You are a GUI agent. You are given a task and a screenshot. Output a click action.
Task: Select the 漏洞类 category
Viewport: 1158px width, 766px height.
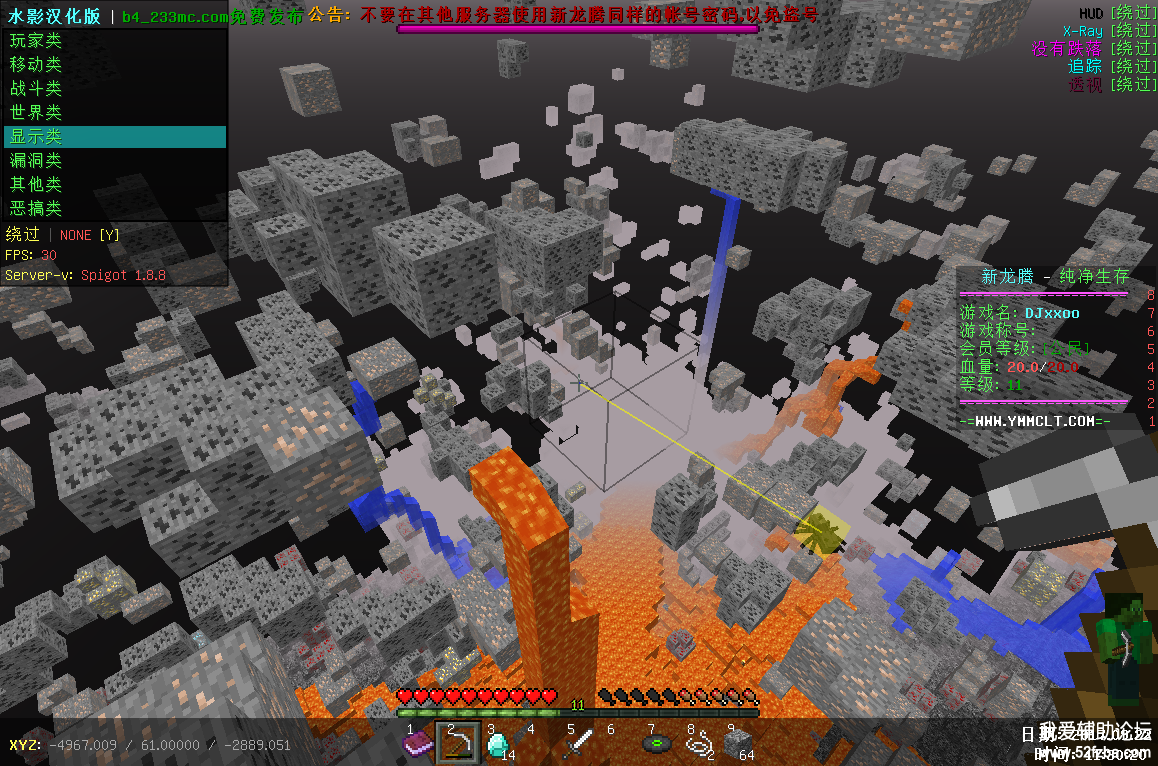click(x=36, y=161)
